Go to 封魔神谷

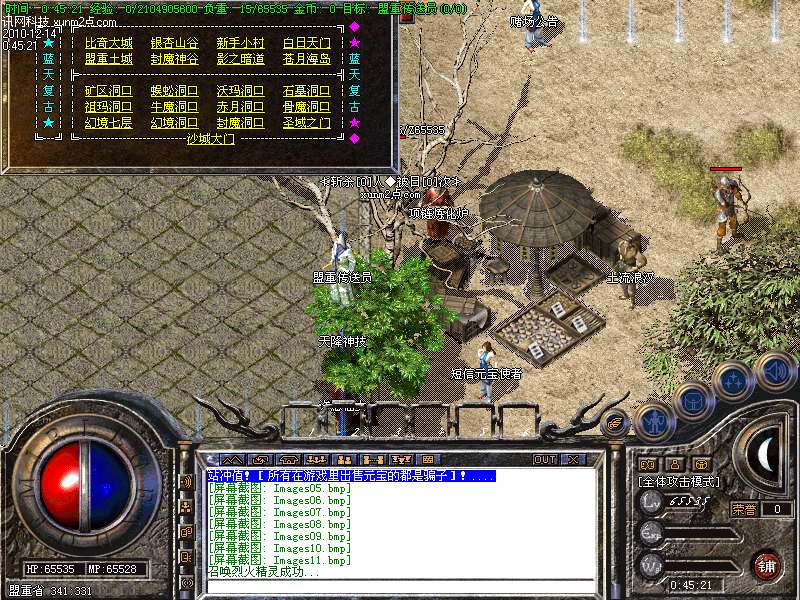tap(174, 59)
